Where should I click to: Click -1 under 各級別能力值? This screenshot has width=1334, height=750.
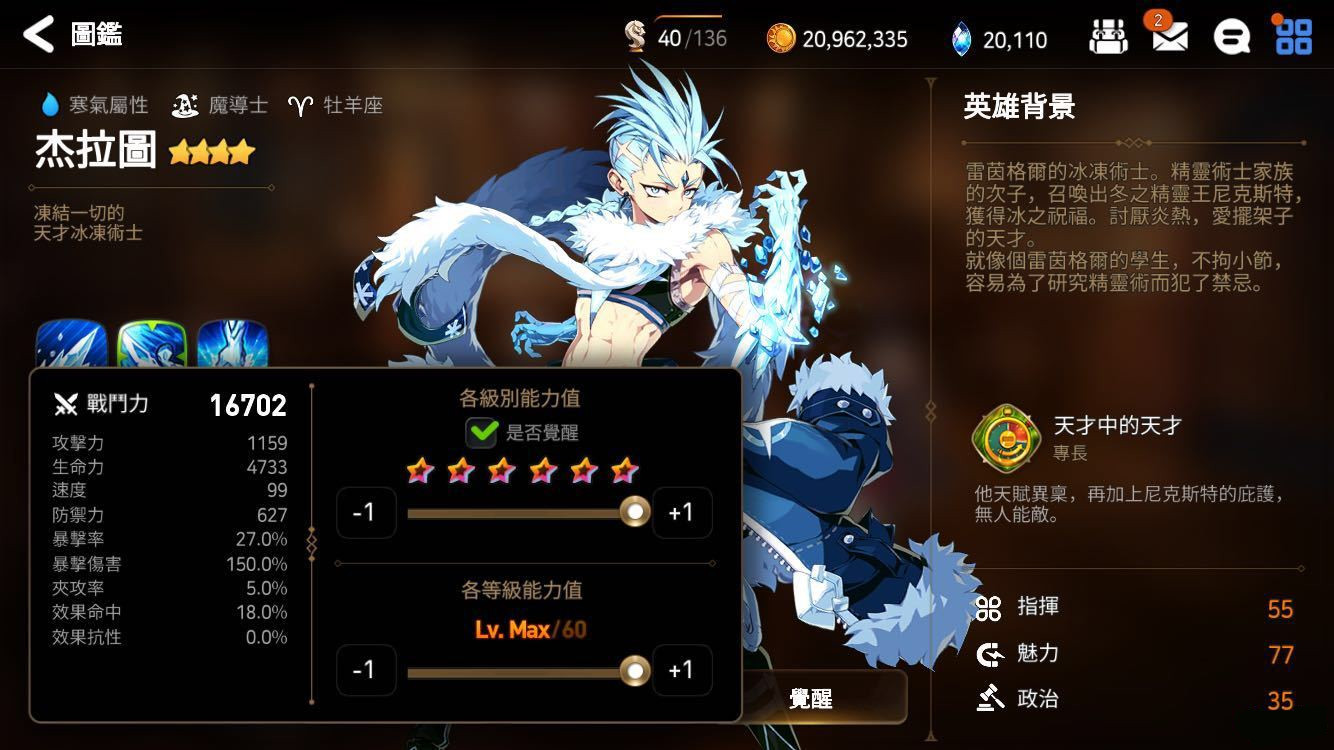(367, 512)
